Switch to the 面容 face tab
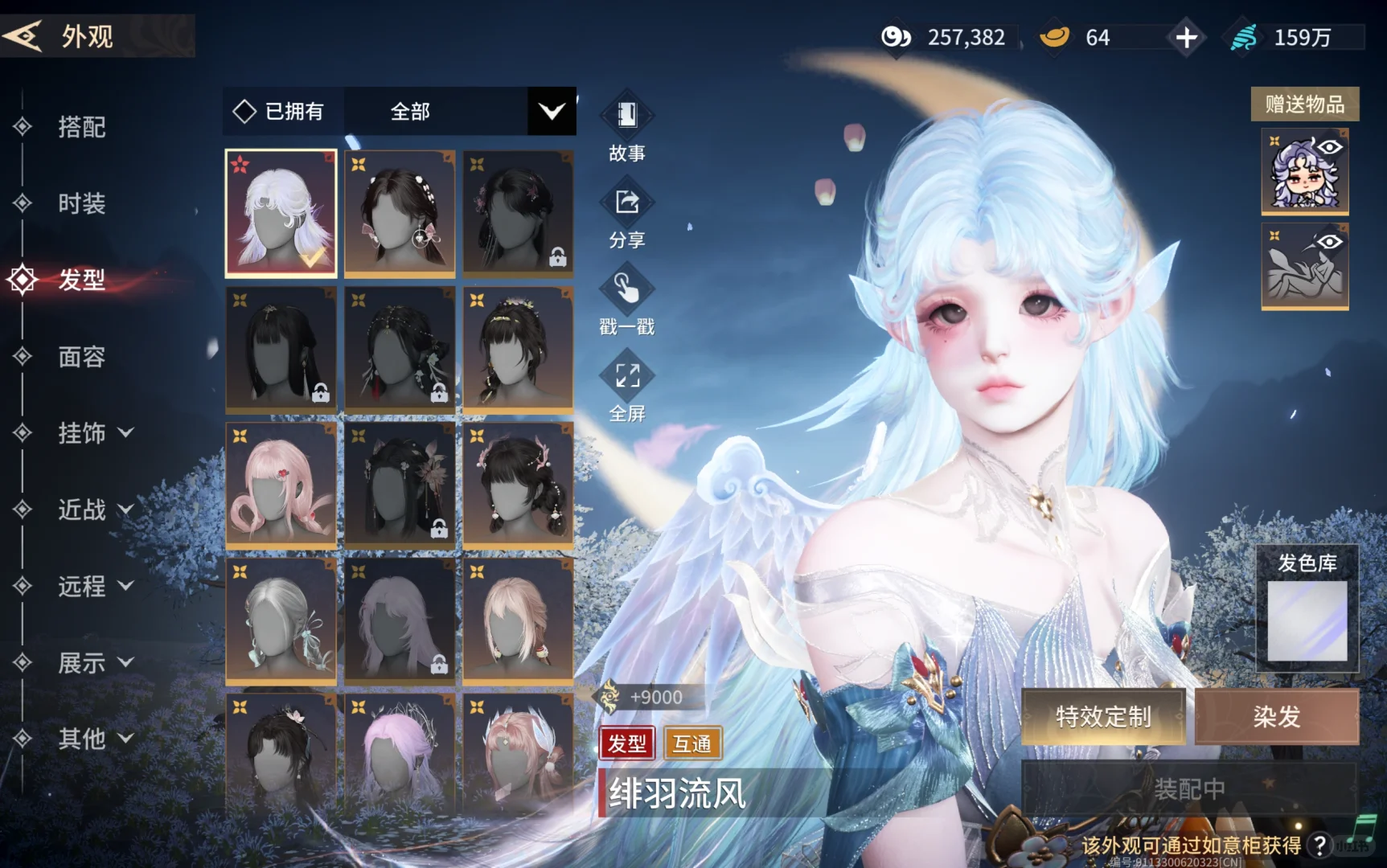This screenshot has width=1387, height=868. (80, 356)
